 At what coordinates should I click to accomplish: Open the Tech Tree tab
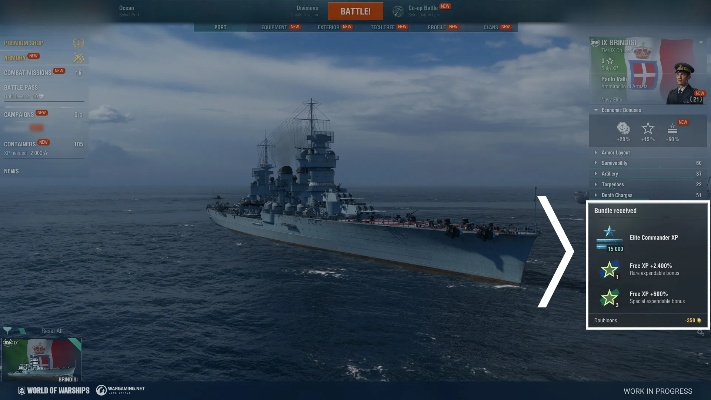click(382, 27)
